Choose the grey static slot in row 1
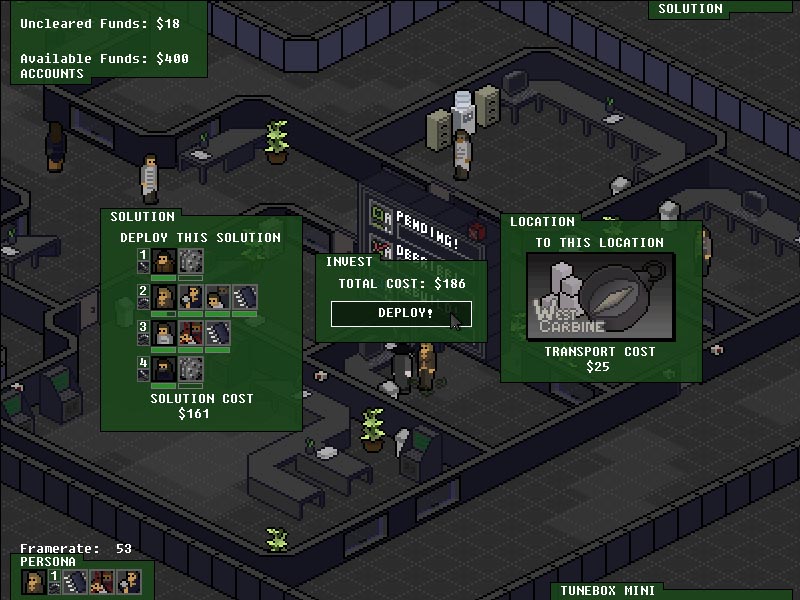This screenshot has width=800, height=600. 191,261
